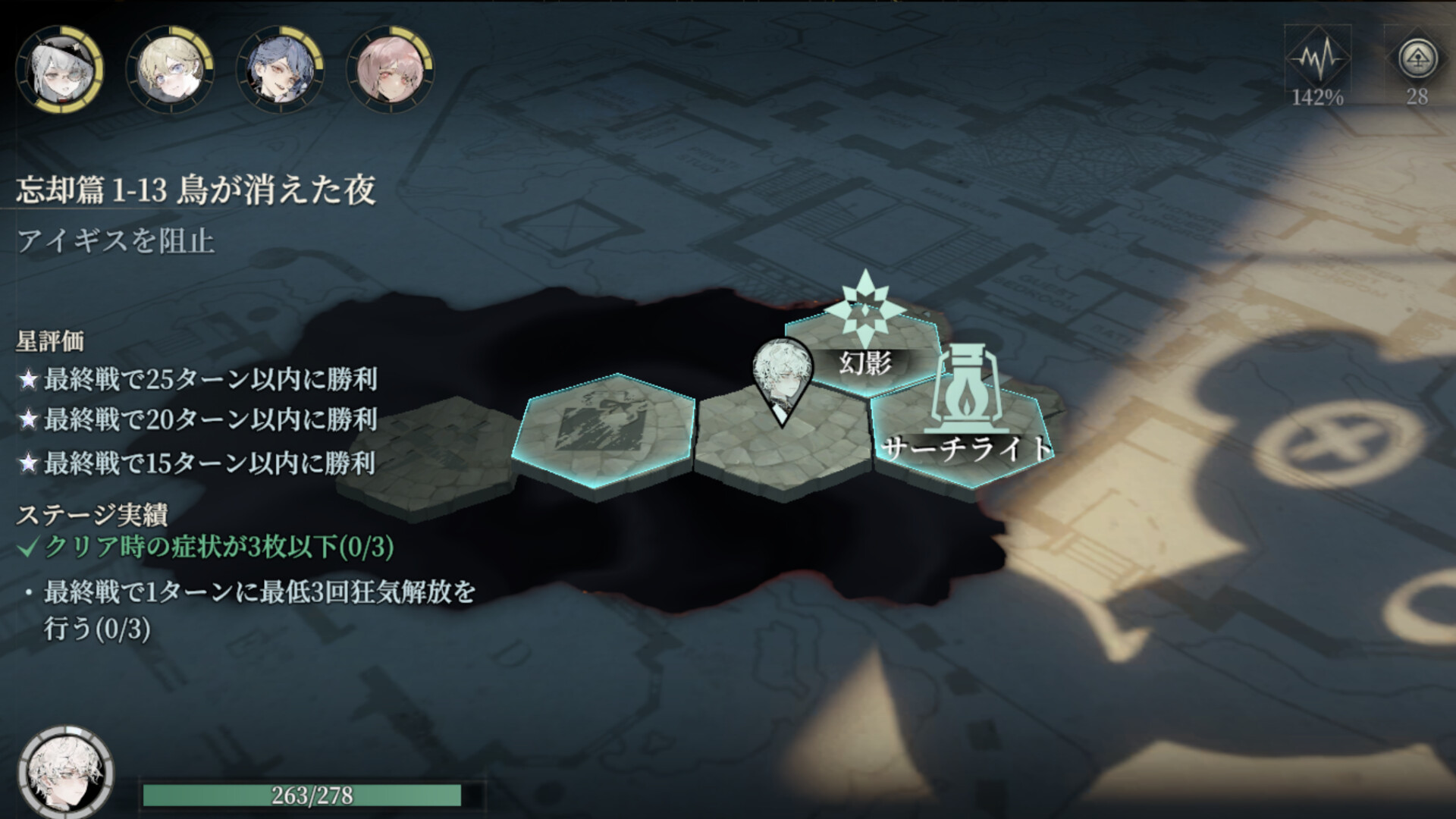
Task: Select the white-haired character portrait top-left
Action: (61, 68)
